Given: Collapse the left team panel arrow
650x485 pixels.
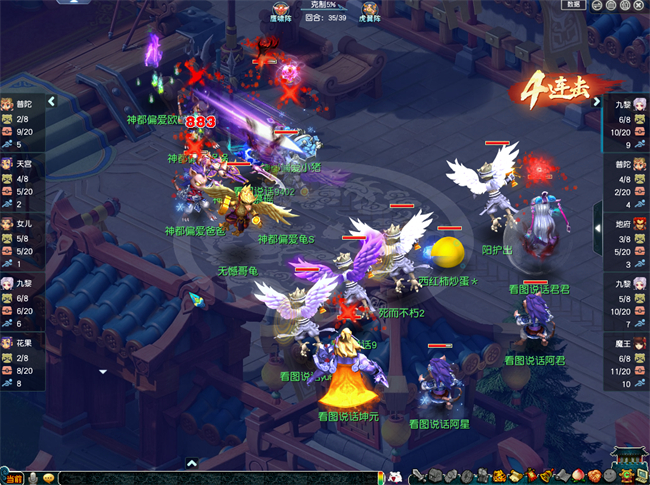Looking at the screenshot, I should (x=51, y=101).
